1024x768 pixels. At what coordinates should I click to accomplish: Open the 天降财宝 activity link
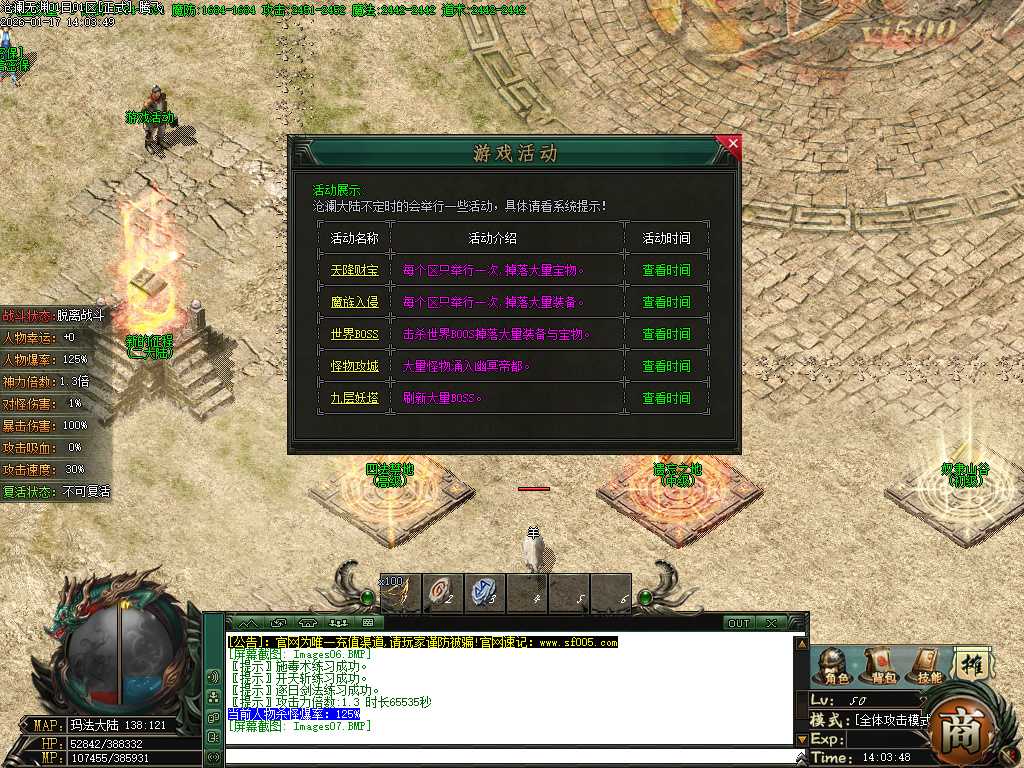(x=355, y=270)
